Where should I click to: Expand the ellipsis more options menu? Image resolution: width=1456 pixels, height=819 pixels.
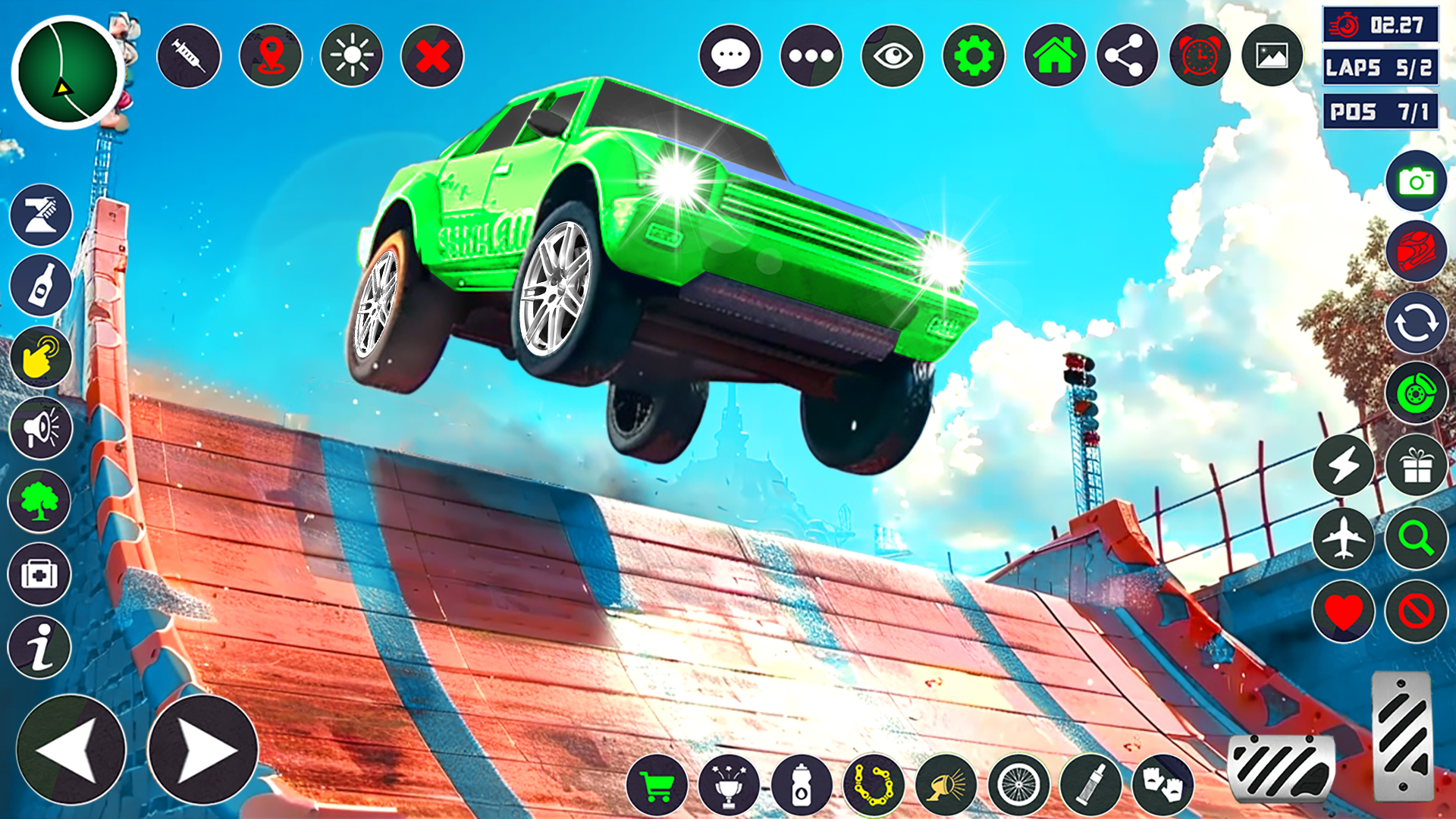[x=810, y=54]
